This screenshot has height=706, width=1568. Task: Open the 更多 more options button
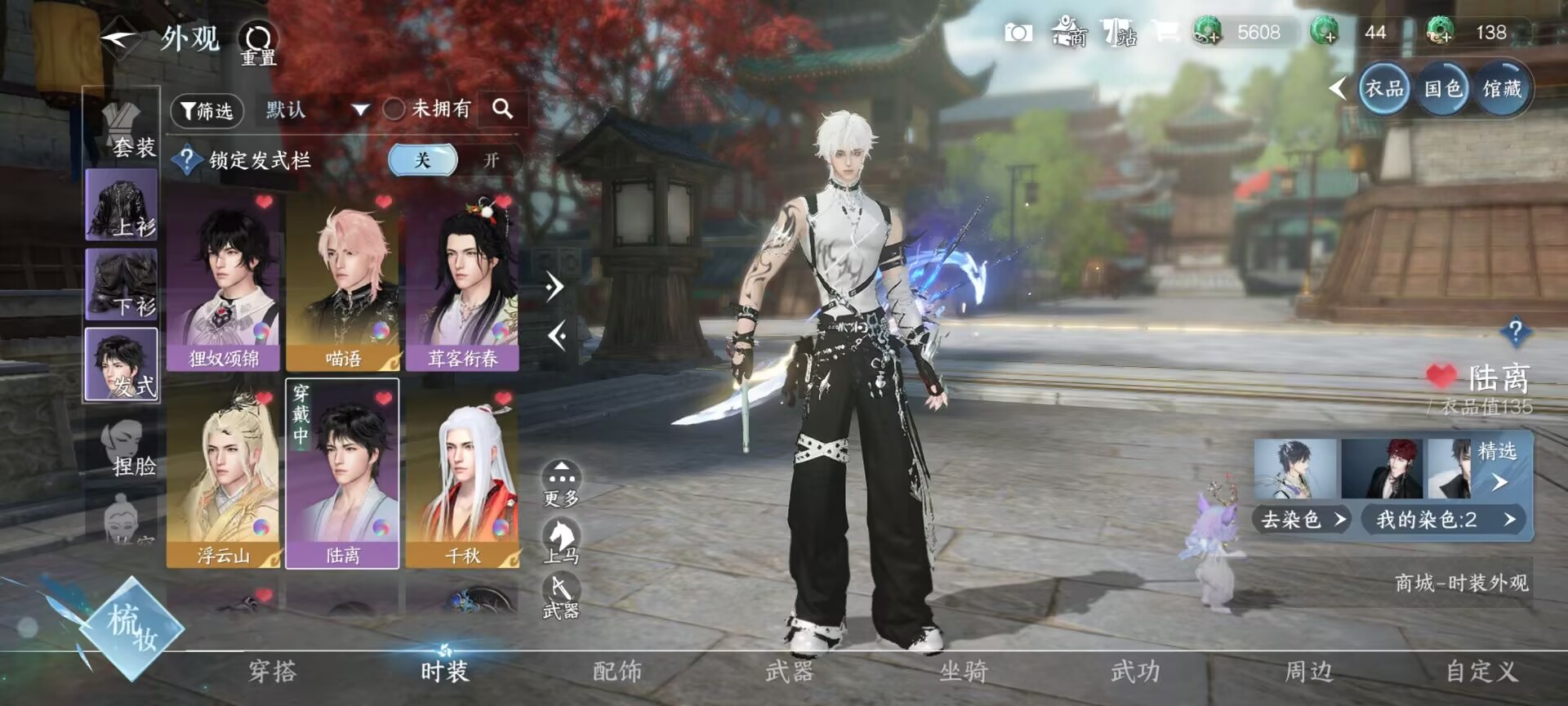[x=561, y=483]
